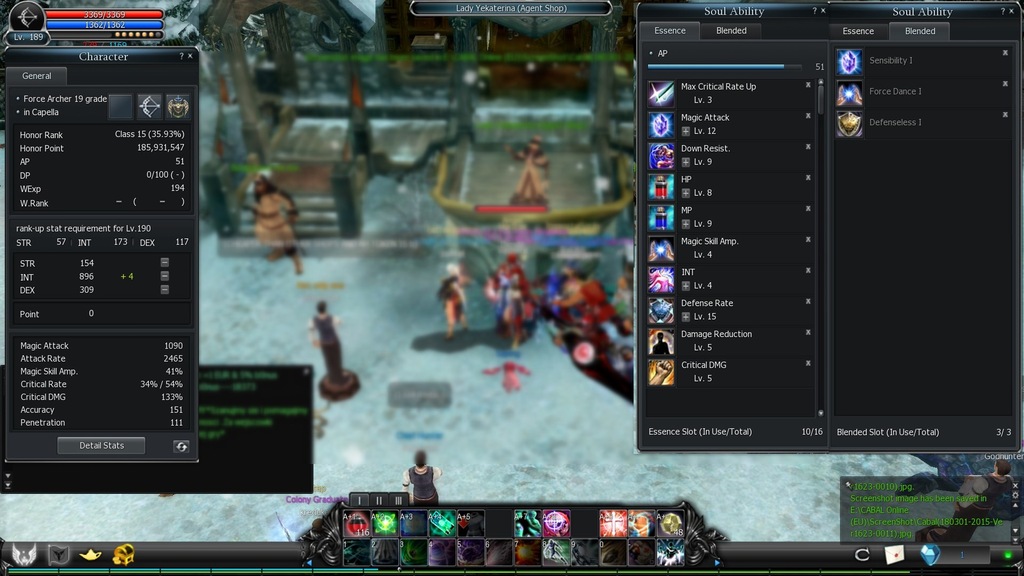Click the minus button next to INT
The height and width of the screenshot is (576, 1024).
pyautogui.click(x=164, y=276)
